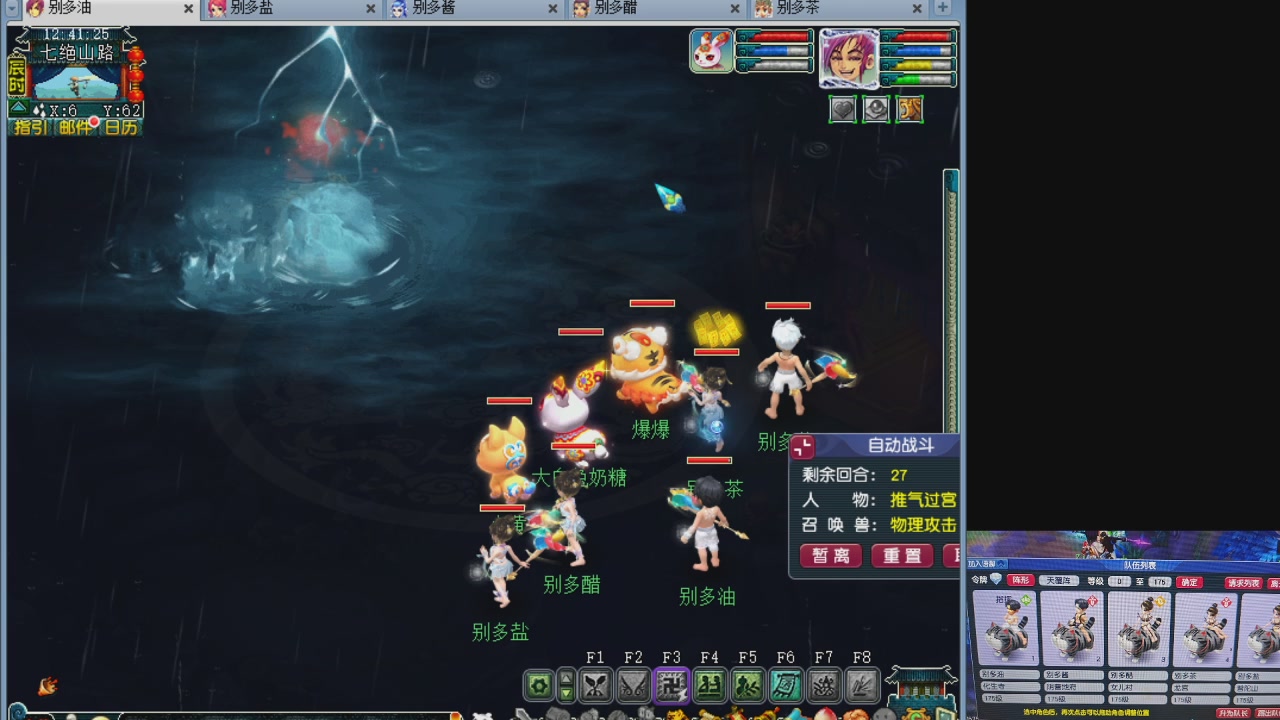The width and height of the screenshot is (1280, 720).
Task: Open the 物理攻击 summon behavior option
Action: click(921, 525)
